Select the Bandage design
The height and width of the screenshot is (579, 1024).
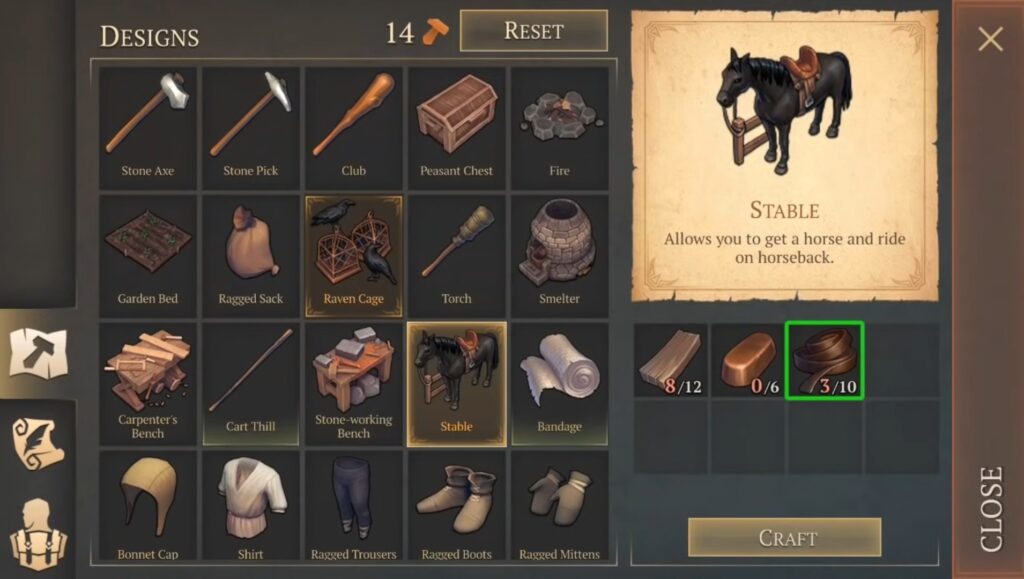click(559, 382)
